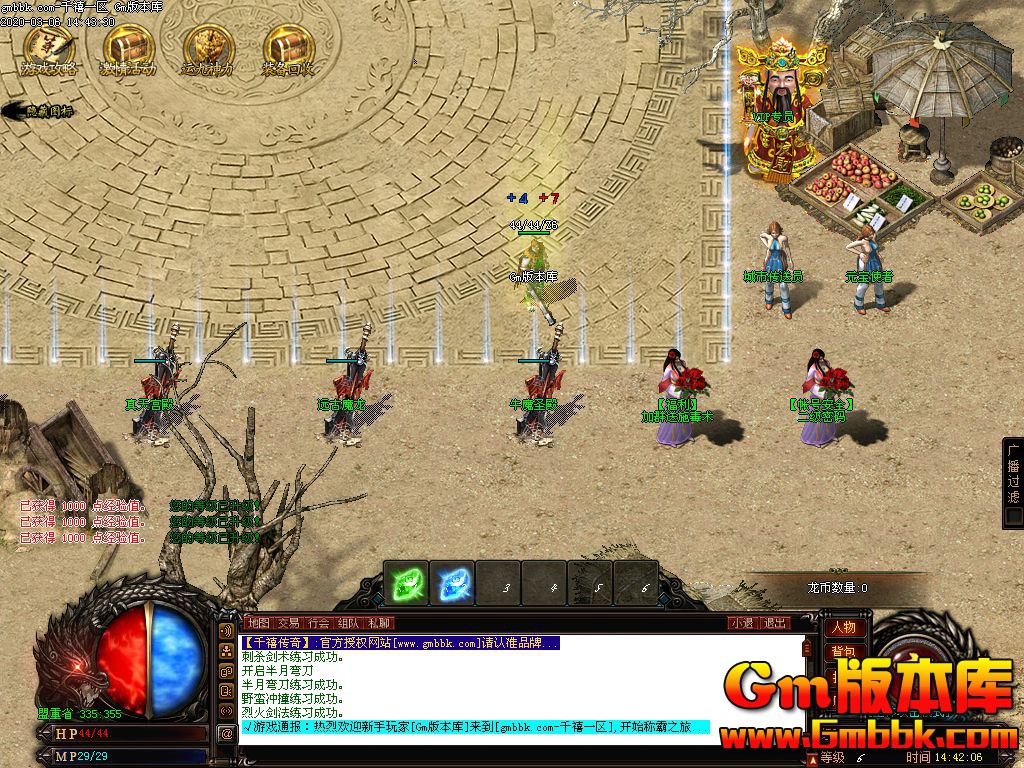Screen dimensions: 1024x768
Task: Open the 地图 map tab
Action: tap(258, 623)
